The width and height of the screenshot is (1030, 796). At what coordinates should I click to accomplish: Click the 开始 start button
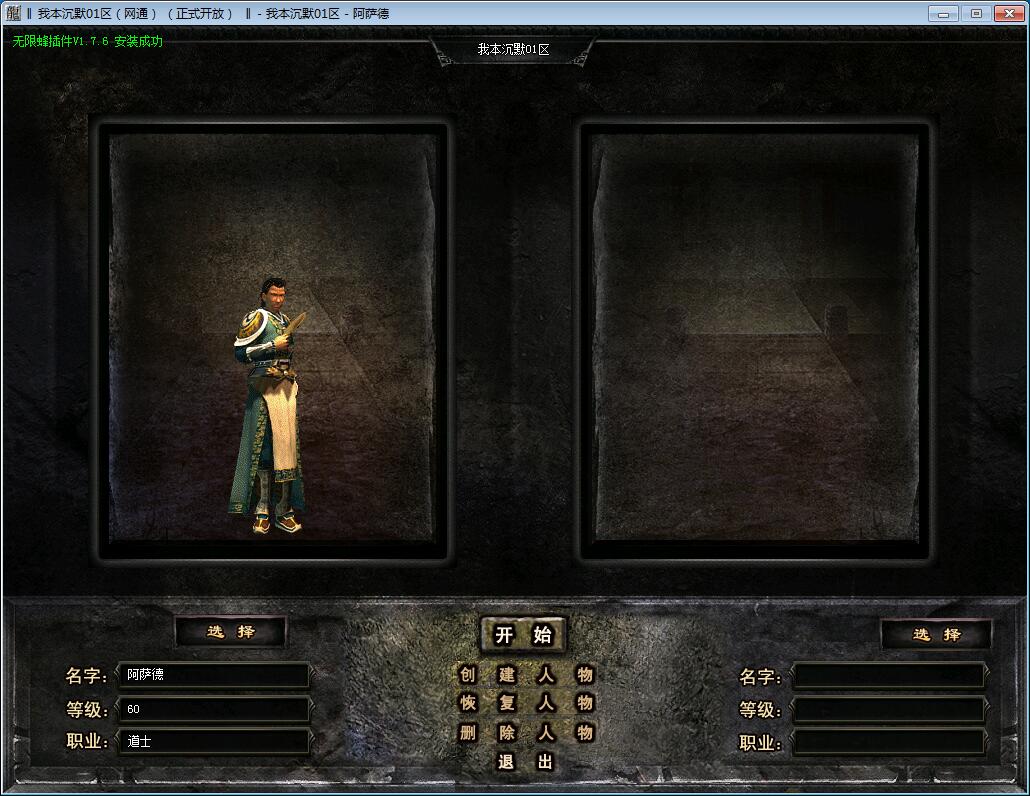(523, 634)
